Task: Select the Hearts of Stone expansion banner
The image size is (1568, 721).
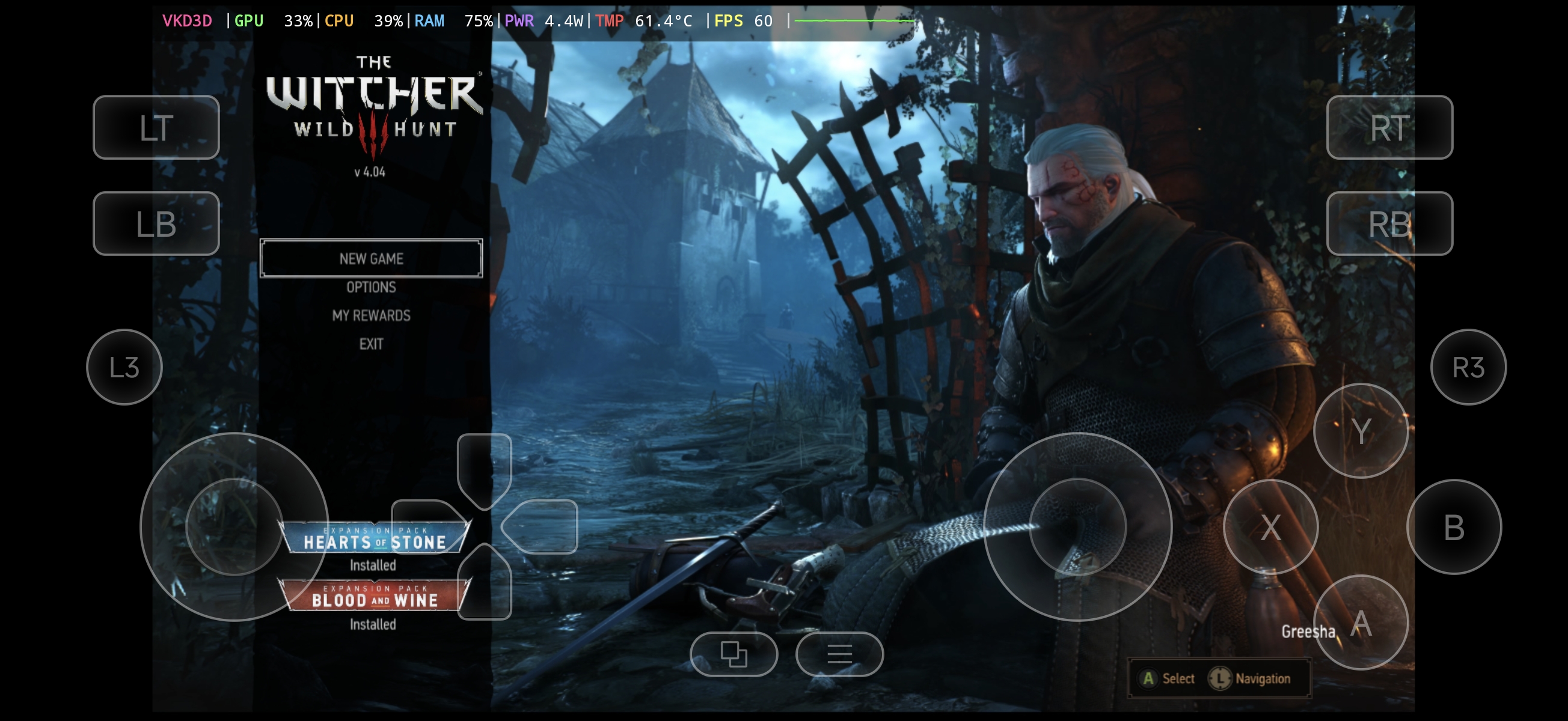Action: pyautogui.click(x=374, y=538)
